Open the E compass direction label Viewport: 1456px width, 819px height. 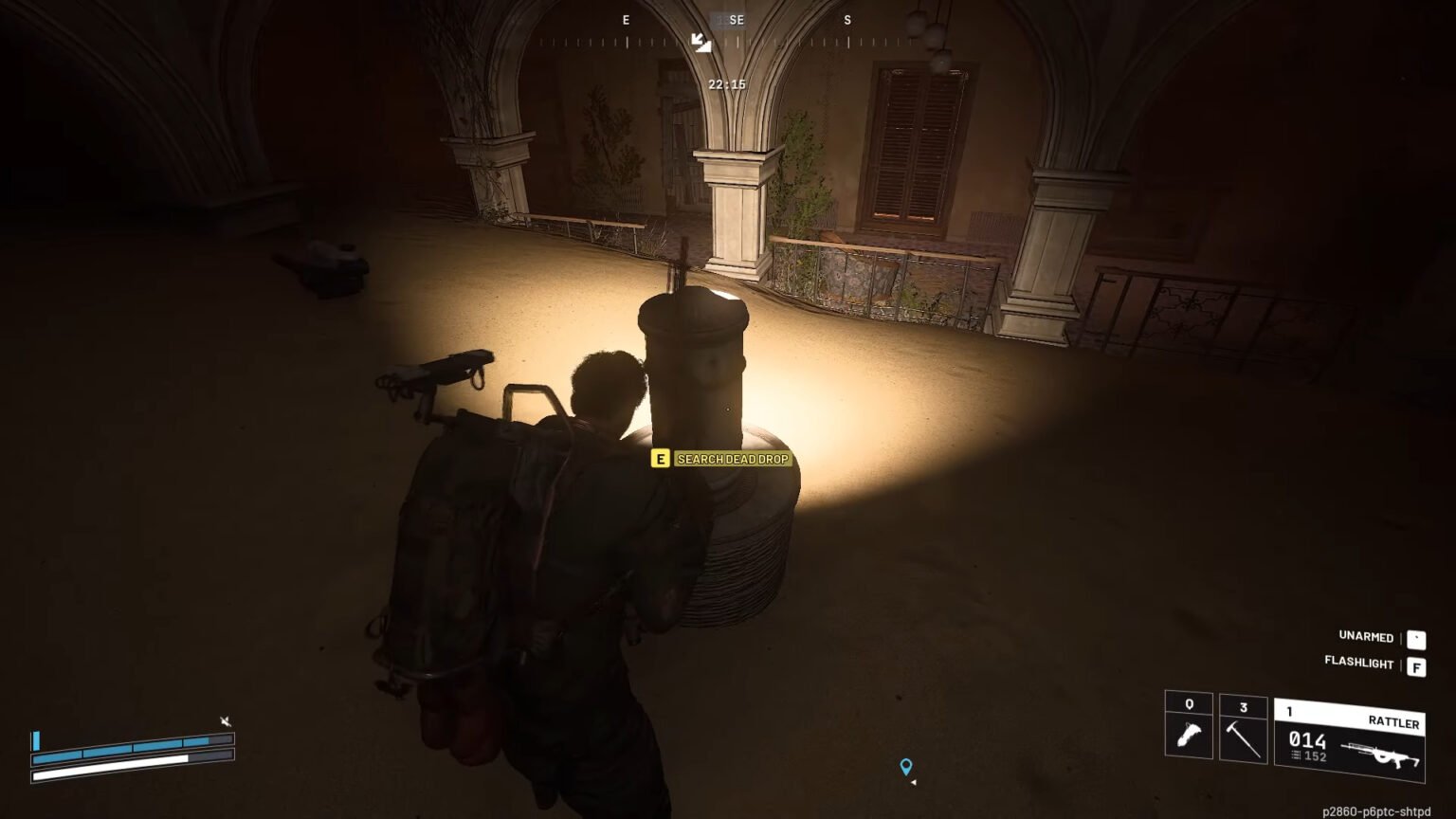coord(625,19)
